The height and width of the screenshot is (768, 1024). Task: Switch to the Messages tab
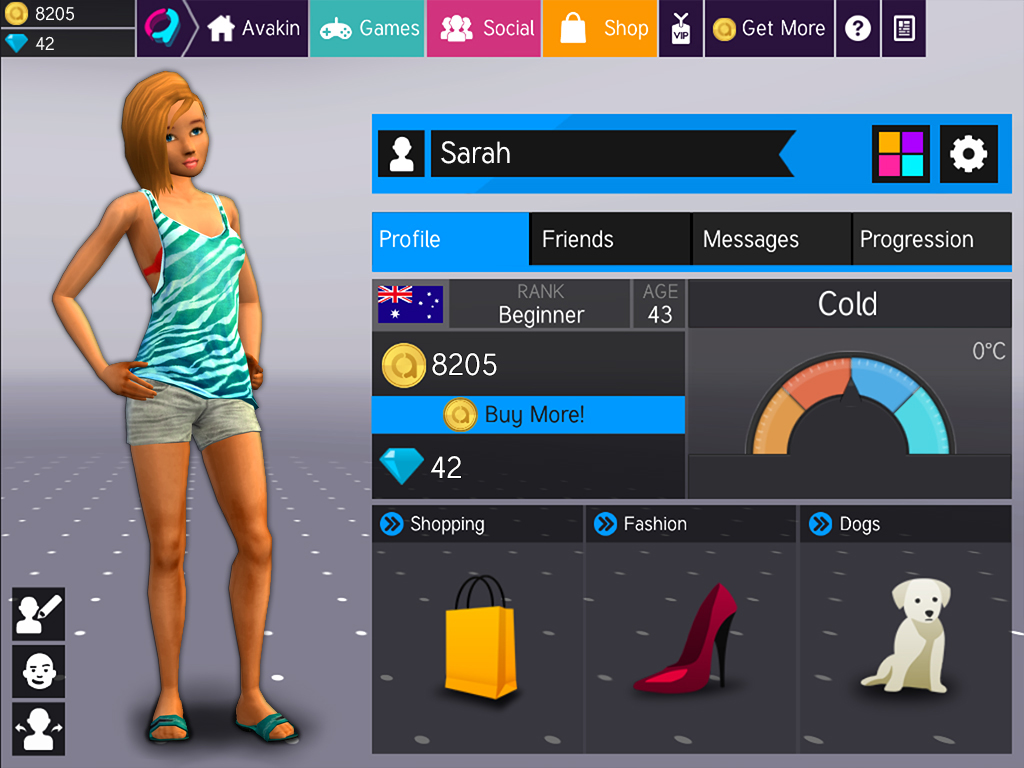771,239
